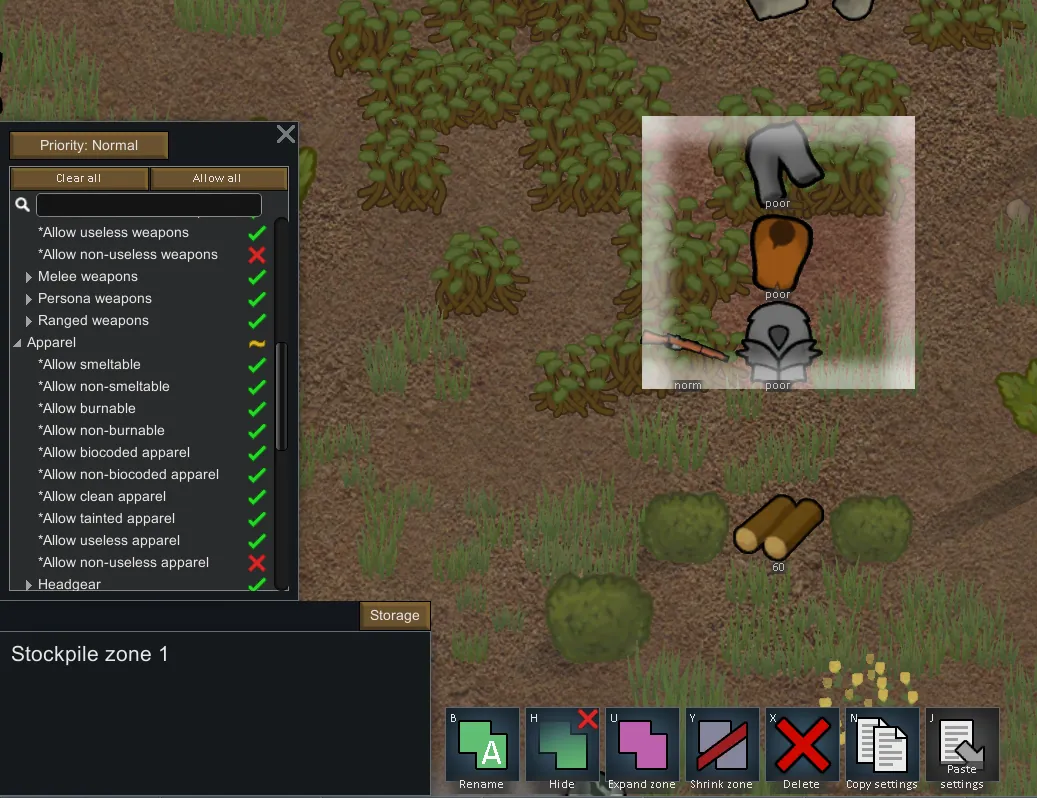This screenshot has width=1037, height=798.
Task: Expand the Ranged weapons category
Action: pos(29,321)
